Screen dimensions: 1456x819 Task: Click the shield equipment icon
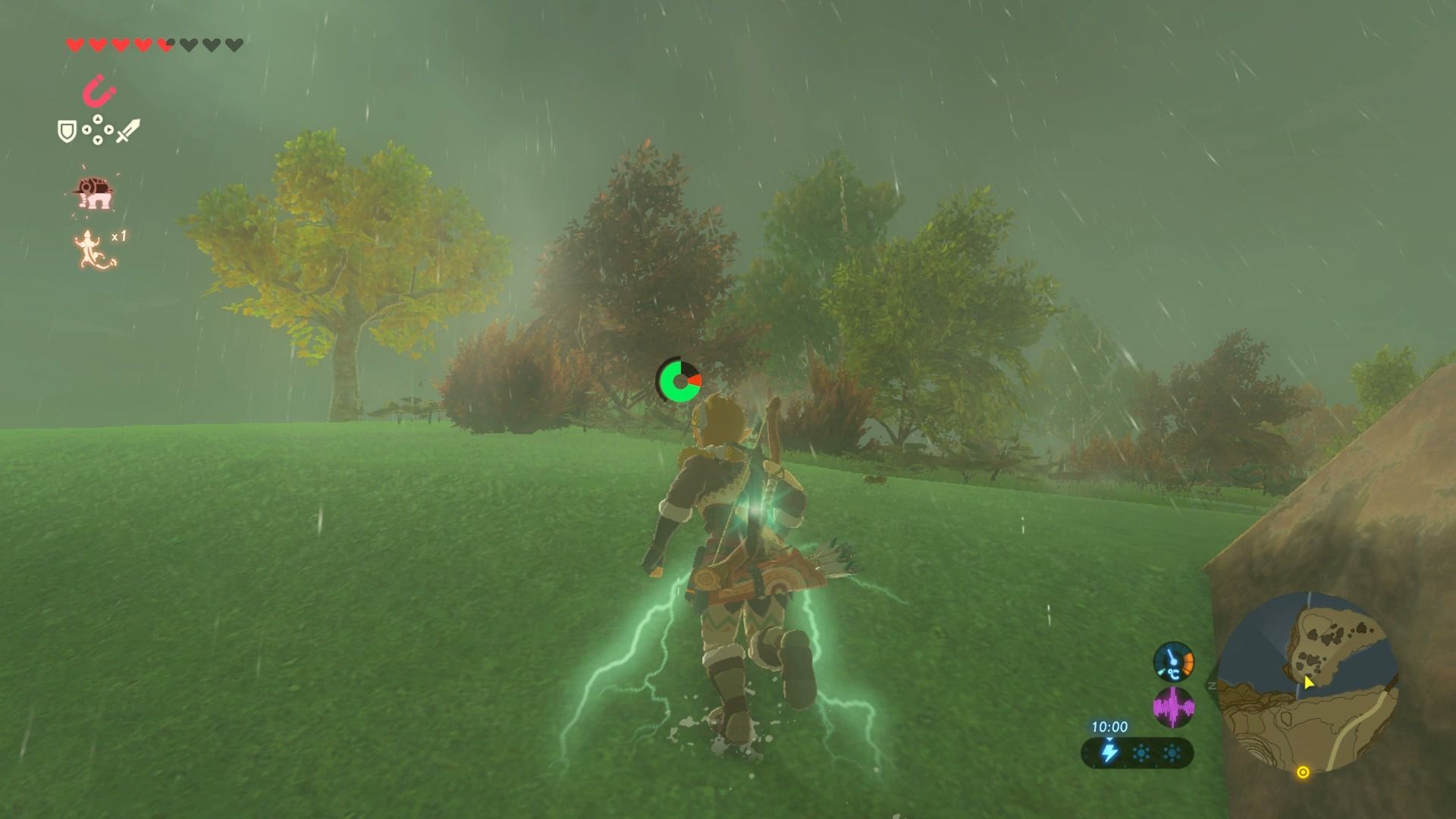tap(67, 131)
